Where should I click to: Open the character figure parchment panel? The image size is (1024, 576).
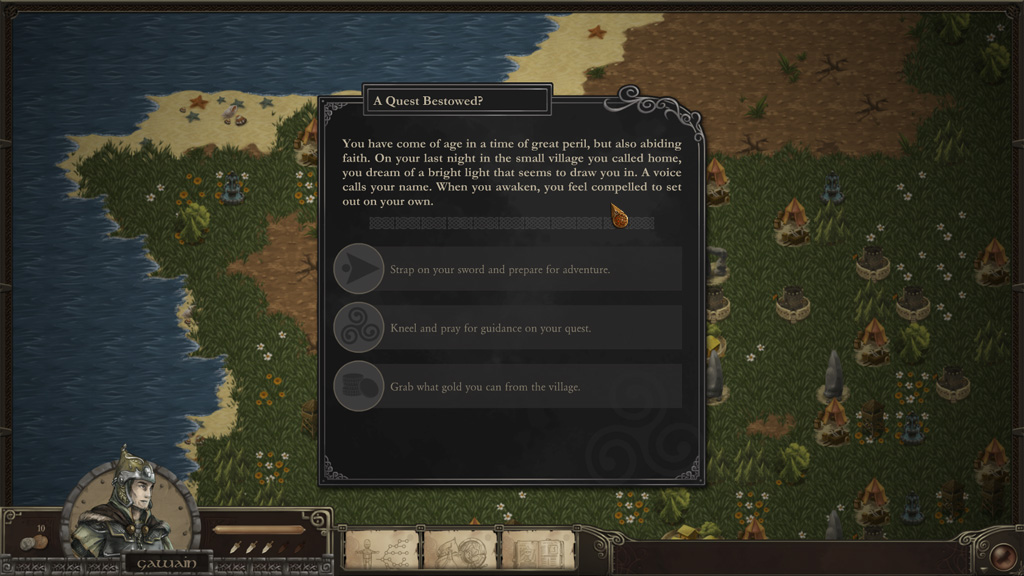click(x=381, y=550)
